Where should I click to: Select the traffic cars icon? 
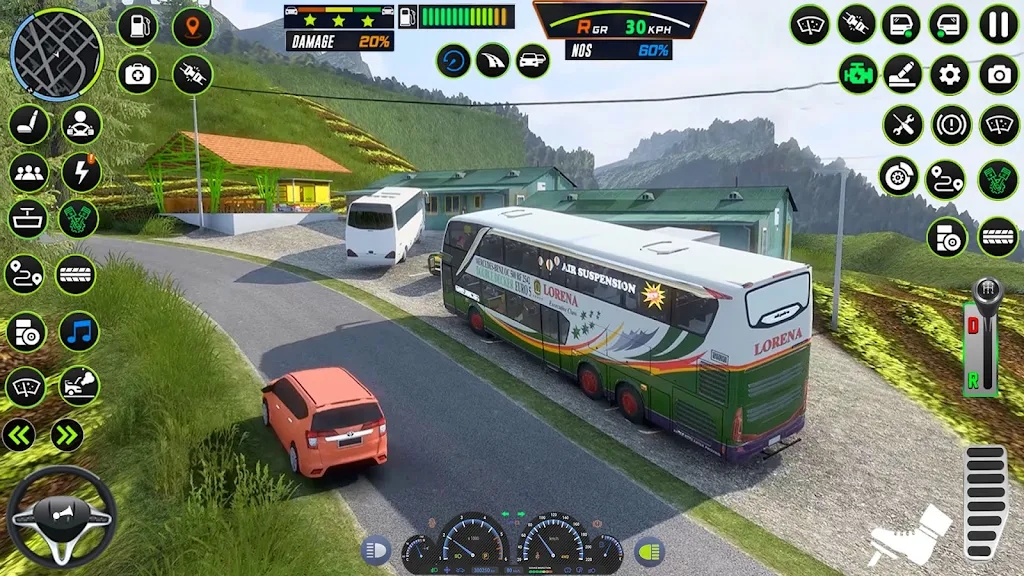[532, 61]
